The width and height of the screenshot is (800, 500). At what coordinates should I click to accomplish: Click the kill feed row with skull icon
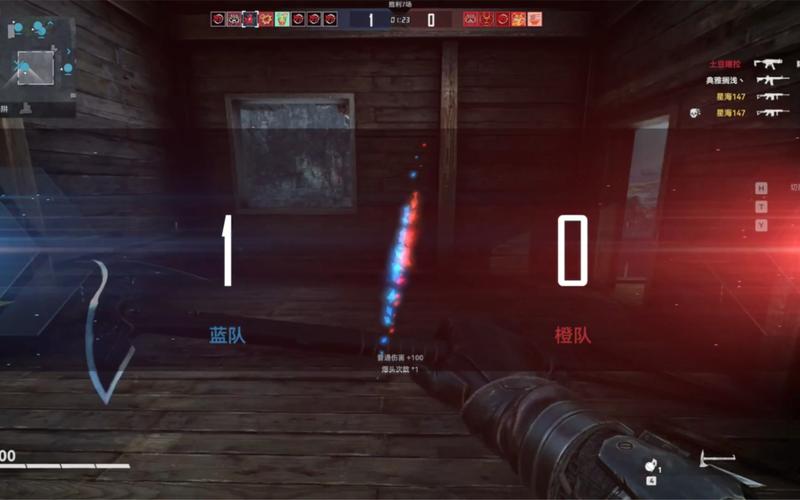tap(738, 113)
